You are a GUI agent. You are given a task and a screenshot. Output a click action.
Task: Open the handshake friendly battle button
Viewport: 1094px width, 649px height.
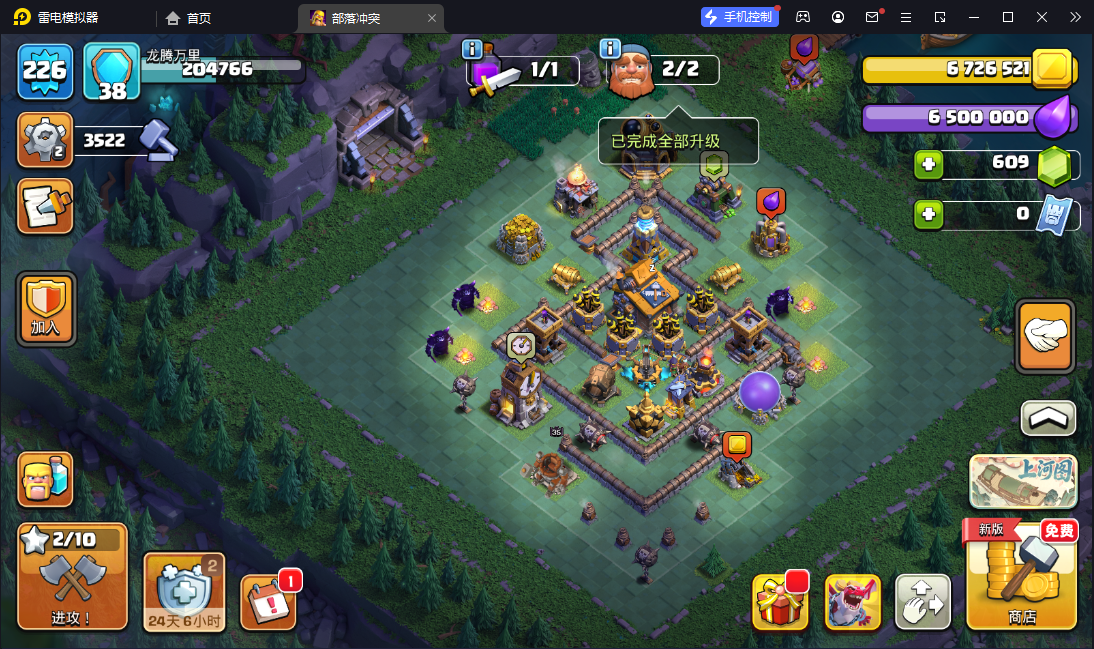[x=1045, y=336]
